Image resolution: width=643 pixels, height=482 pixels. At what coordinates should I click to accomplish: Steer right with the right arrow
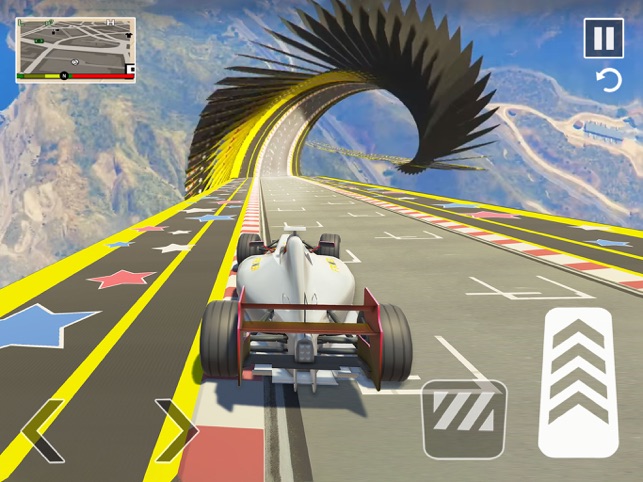(176, 431)
